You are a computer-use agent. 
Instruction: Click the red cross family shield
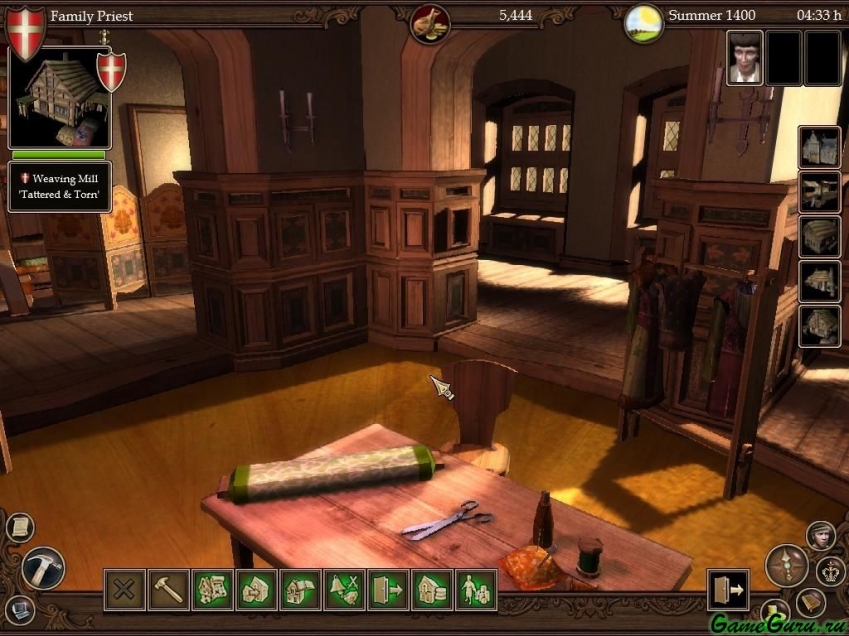tap(25, 30)
